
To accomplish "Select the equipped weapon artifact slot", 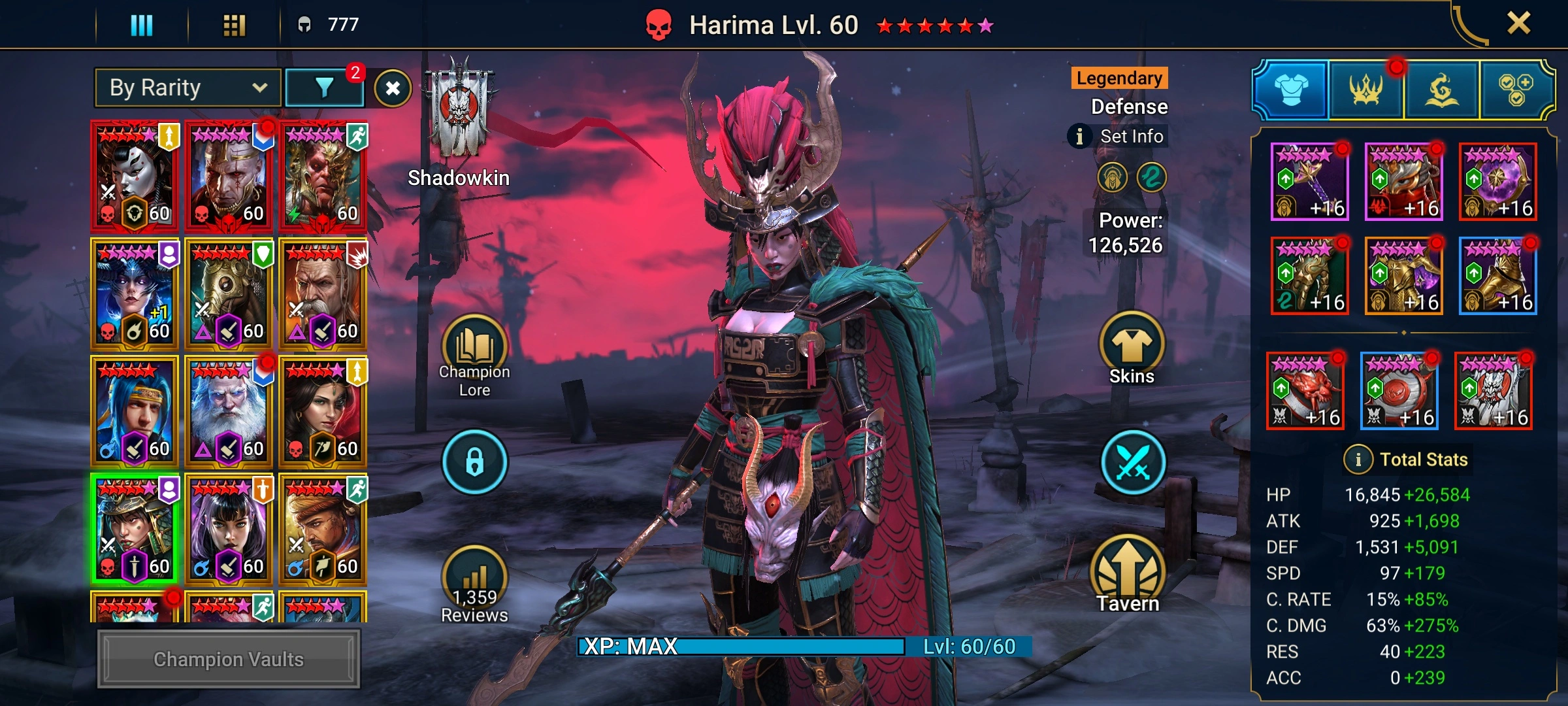I will (x=1310, y=182).
